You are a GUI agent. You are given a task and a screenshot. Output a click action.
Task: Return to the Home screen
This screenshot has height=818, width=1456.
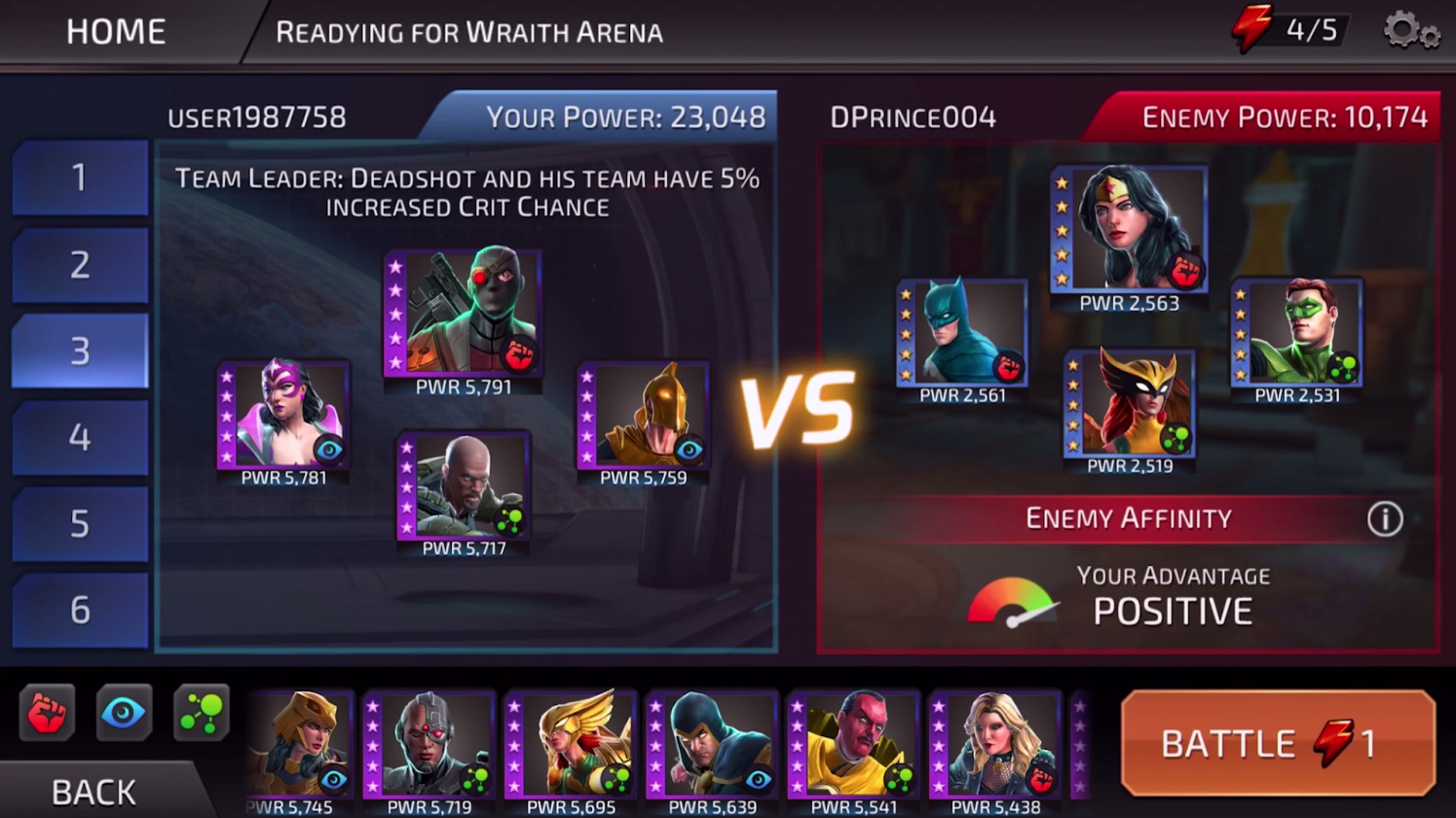click(x=115, y=32)
